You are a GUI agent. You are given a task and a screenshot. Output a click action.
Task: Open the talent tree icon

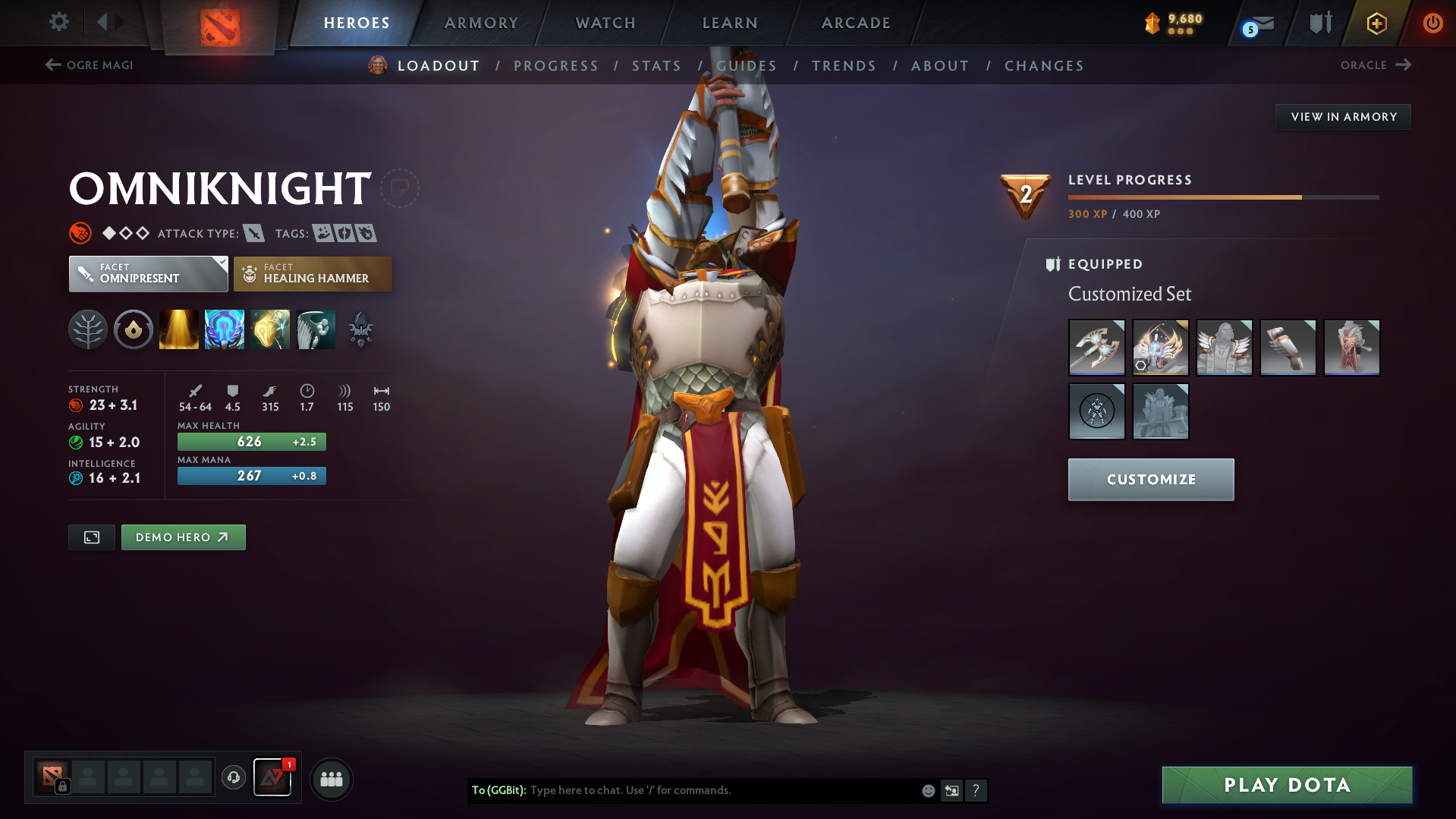[x=88, y=329]
